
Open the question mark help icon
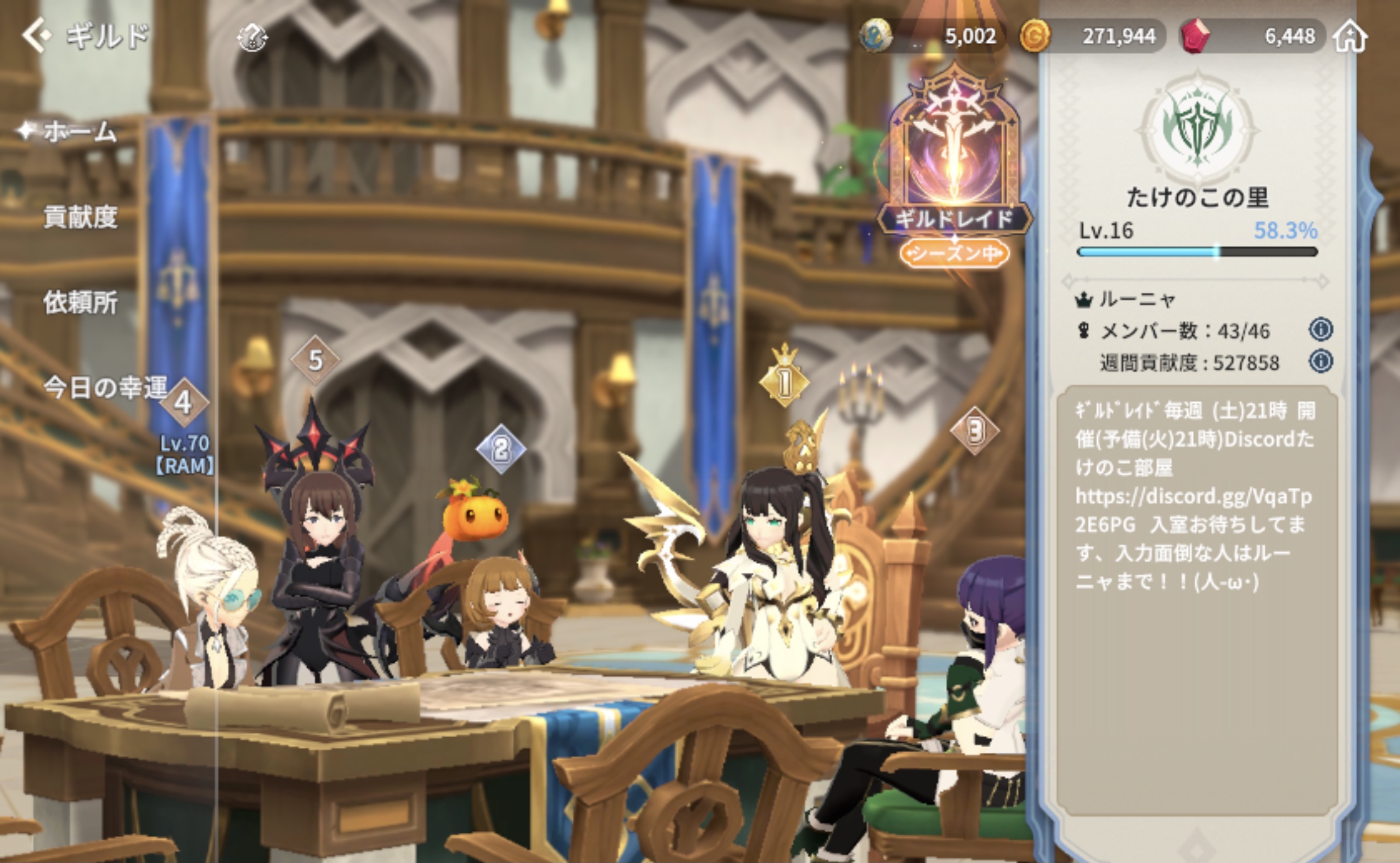pyautogui.click(x=252, y=38)
